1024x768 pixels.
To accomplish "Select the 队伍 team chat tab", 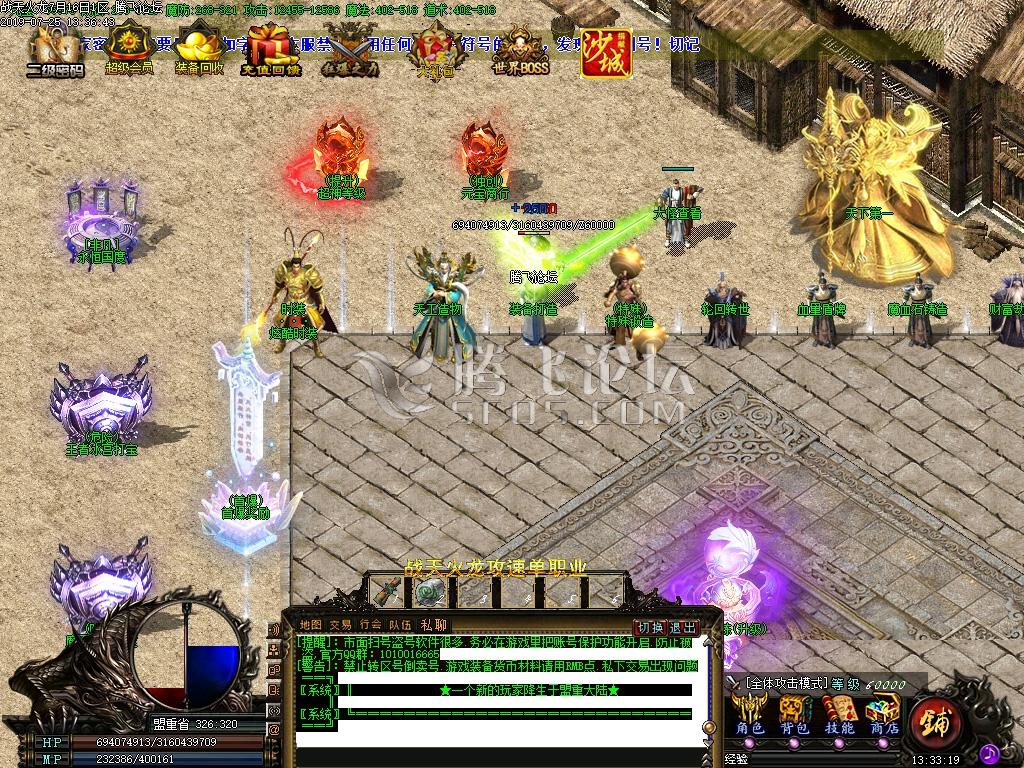I will coord(400,625).
